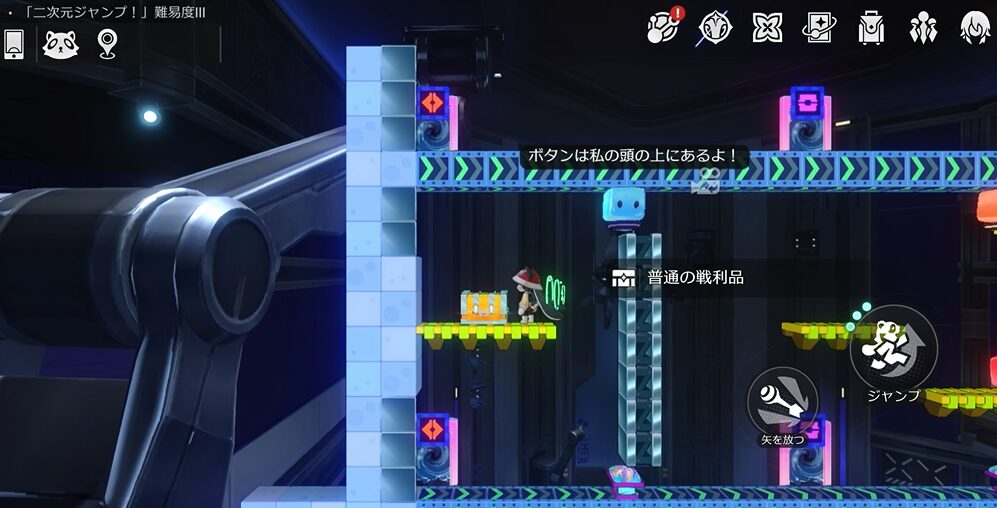The image size is (997, 508).
Task: Open the backpack inventory icon
Action: coord(871,27)
